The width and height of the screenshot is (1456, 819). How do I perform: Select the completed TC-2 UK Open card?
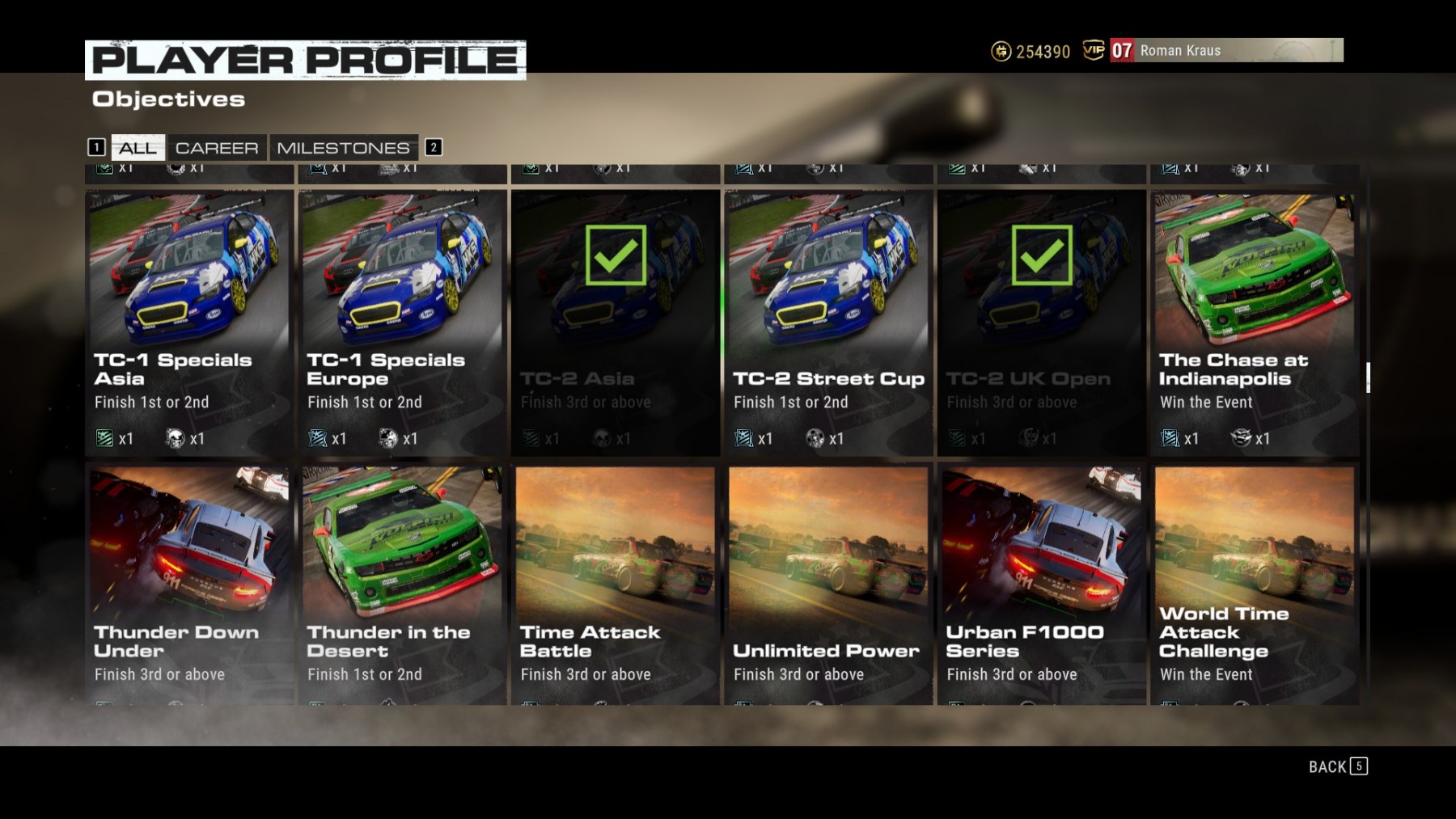tap(1041, 323)
